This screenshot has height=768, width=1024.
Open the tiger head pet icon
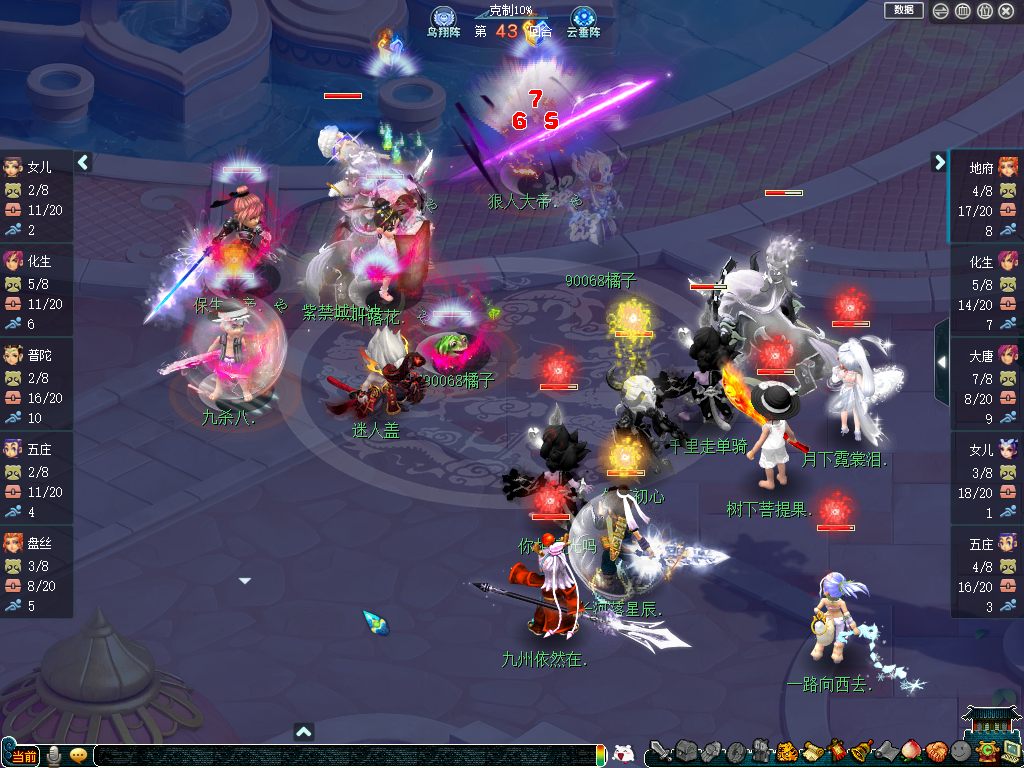point(787,751)
